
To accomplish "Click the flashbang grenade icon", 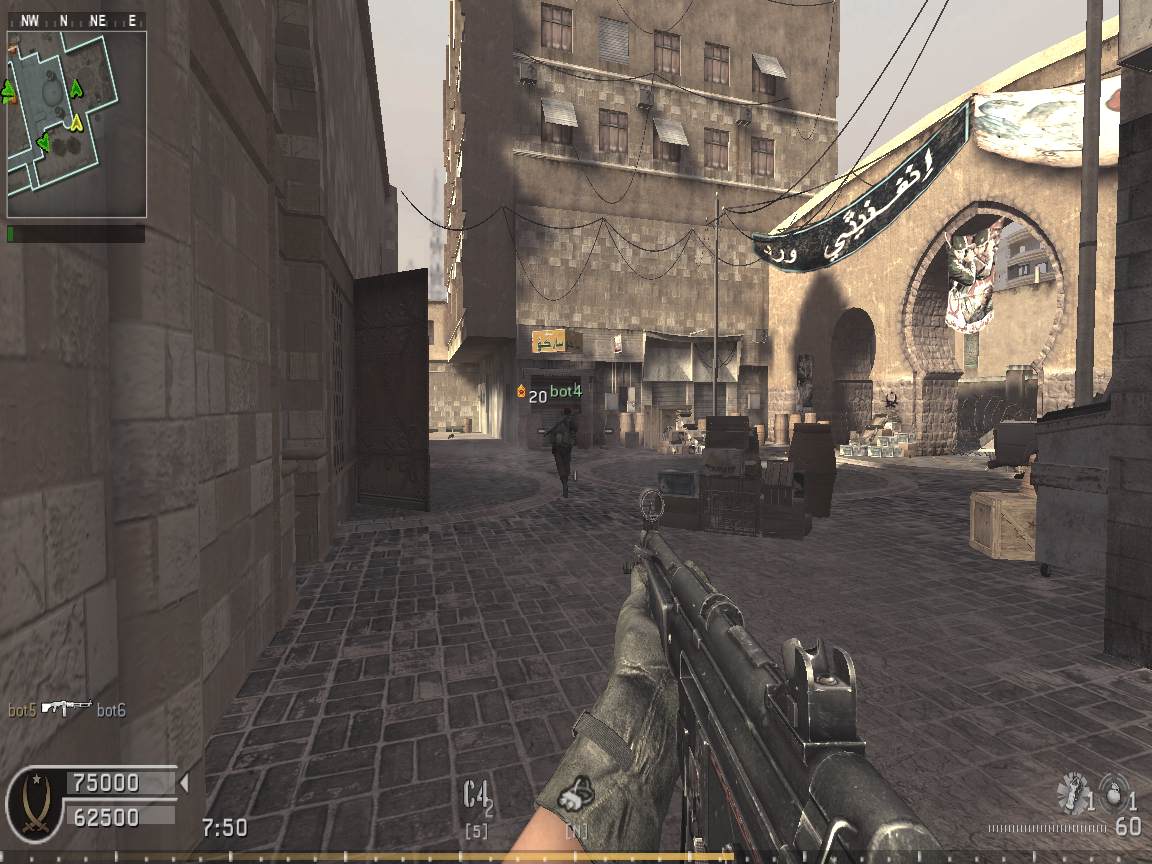I will tap(1073, 793).
